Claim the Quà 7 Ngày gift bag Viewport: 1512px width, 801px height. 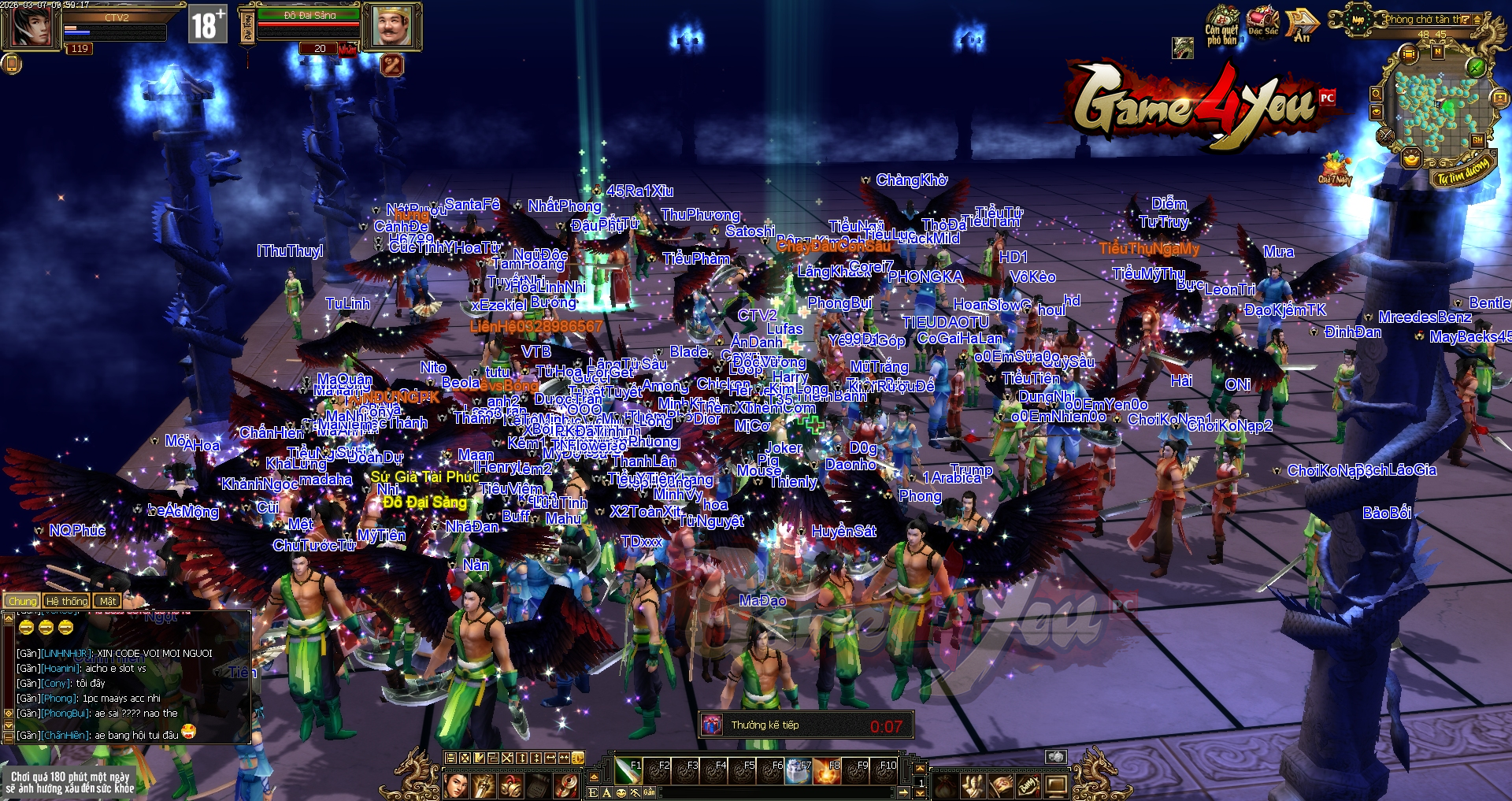[1335, 167]
